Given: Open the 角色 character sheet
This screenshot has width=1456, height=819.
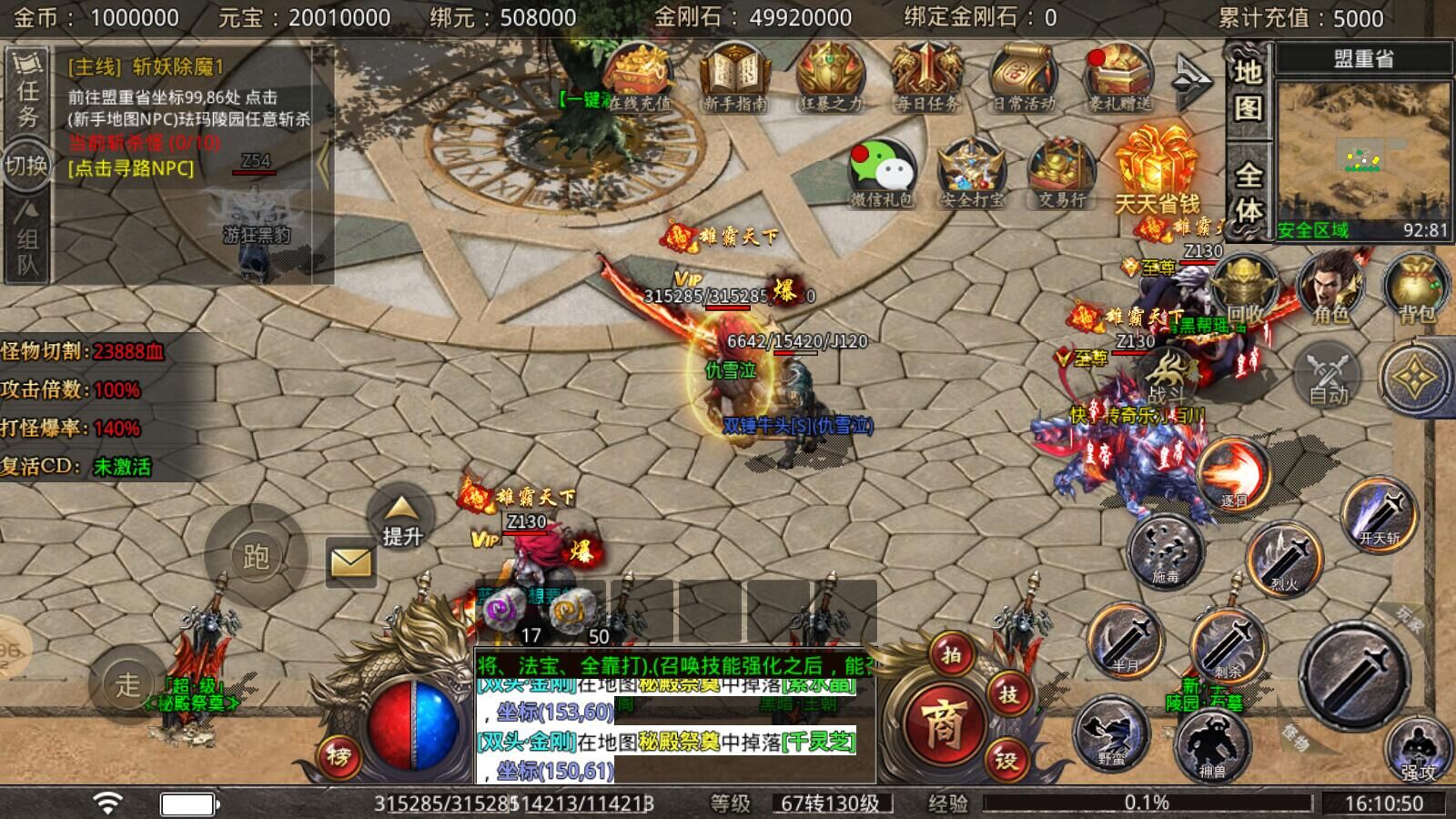Looking at the screenshot, I should point(1330,287).
